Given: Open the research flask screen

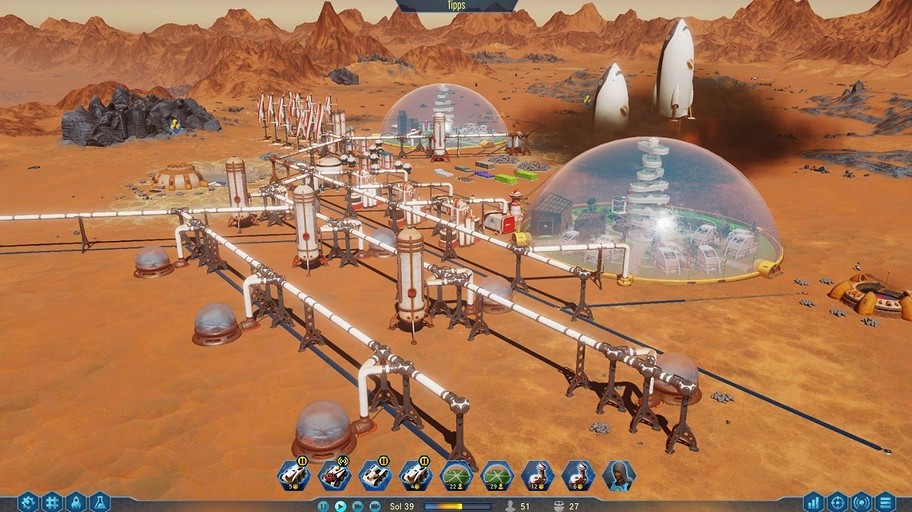Looking at the screenshot, I should pyautogui.click(x=99, y=501).
